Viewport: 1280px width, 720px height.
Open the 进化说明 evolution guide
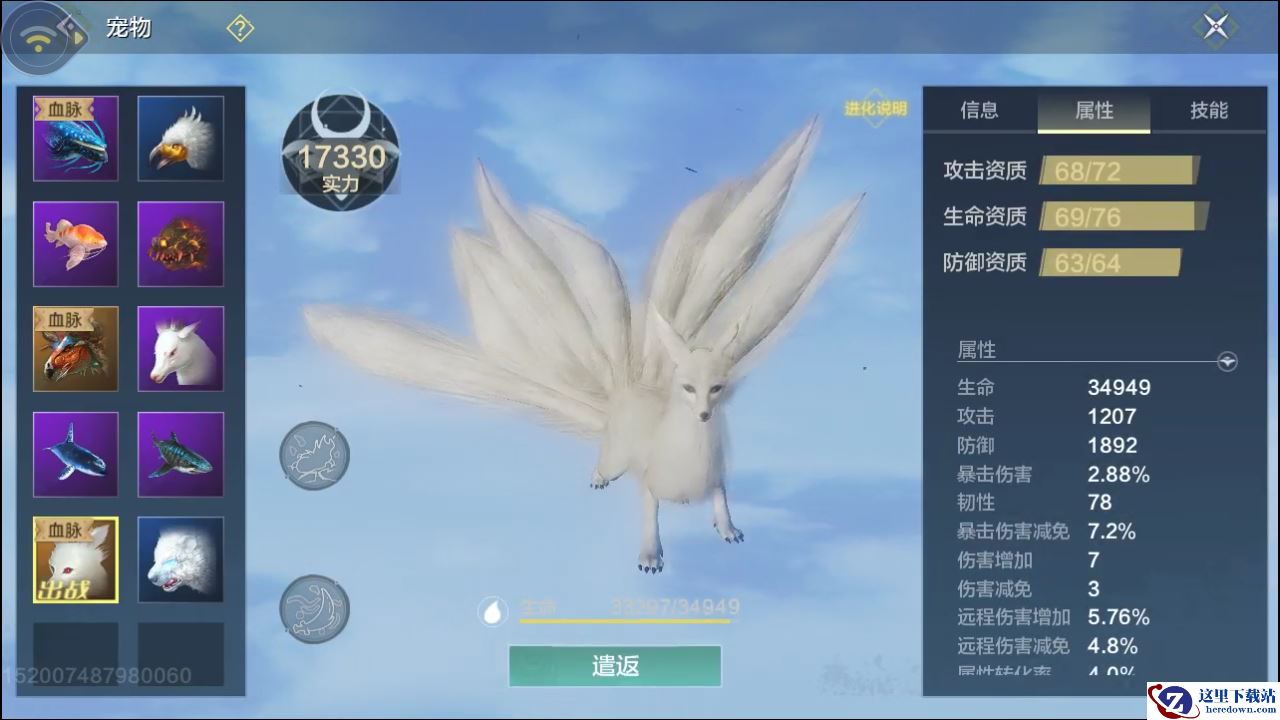tap(875, 109)
